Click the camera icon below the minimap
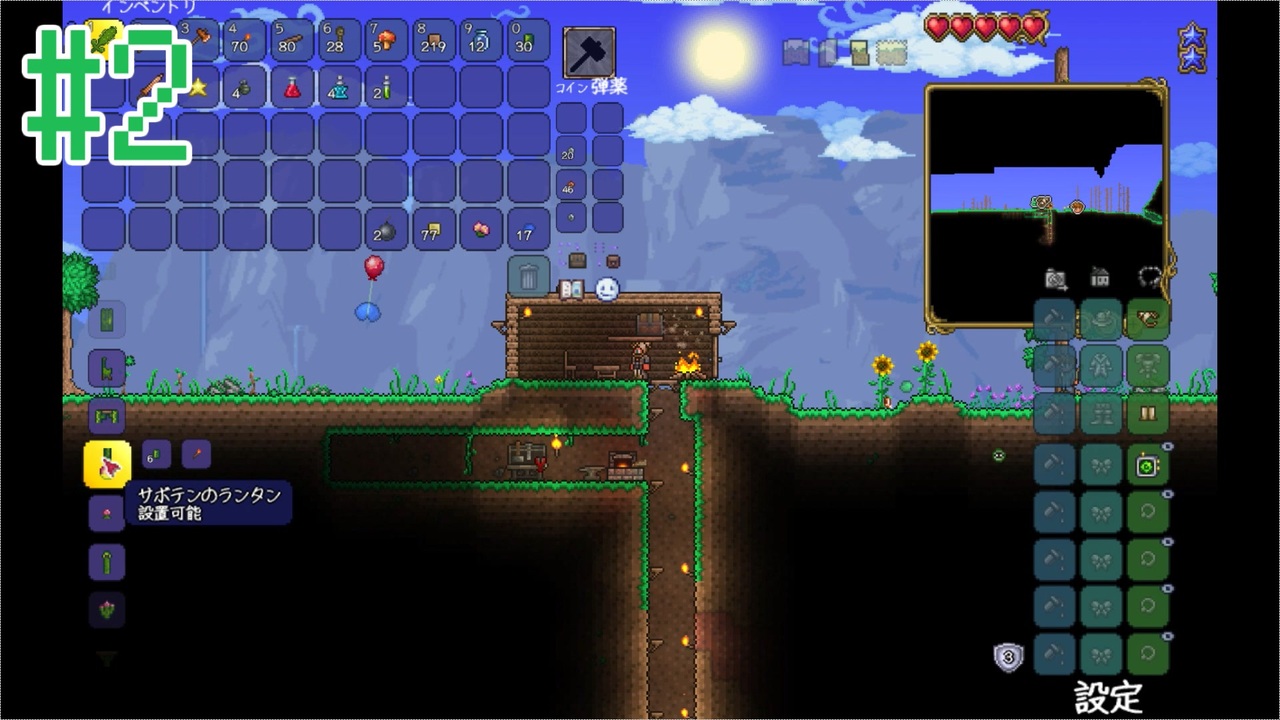Image resolution: width=1280 pixels, height=720 pixels. tap(1056, 278)
